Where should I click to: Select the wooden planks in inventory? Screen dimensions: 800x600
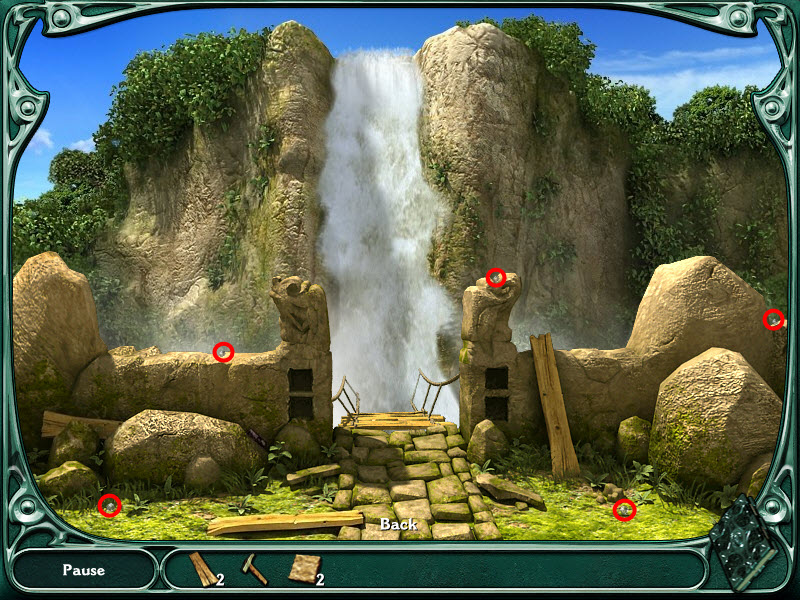click(x=202, y=569)
